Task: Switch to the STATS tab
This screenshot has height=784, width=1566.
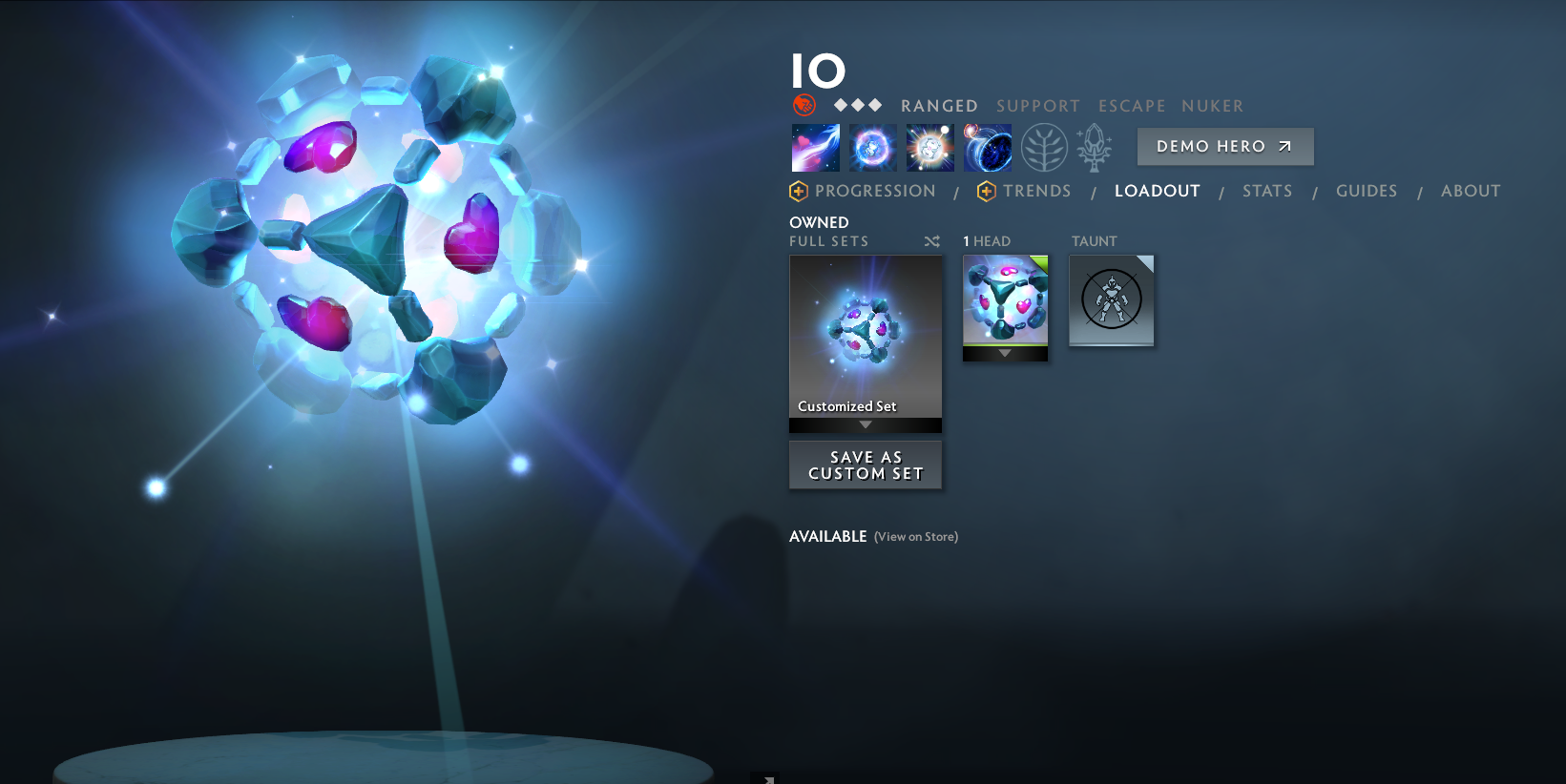Action: click(x=1267, y=191)
